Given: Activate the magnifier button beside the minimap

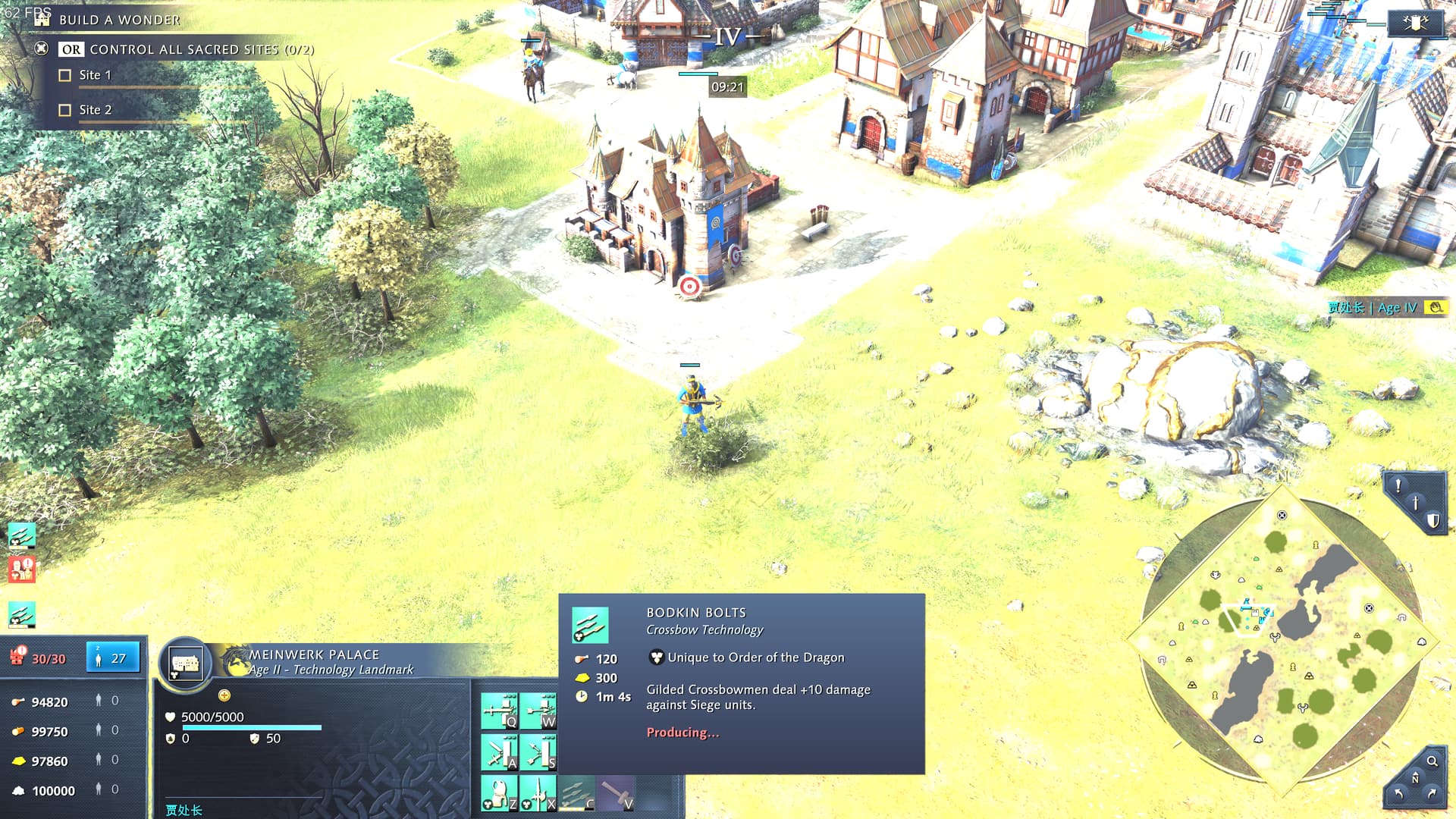Looking at the screenshot, I should (x=1432, y=761).
